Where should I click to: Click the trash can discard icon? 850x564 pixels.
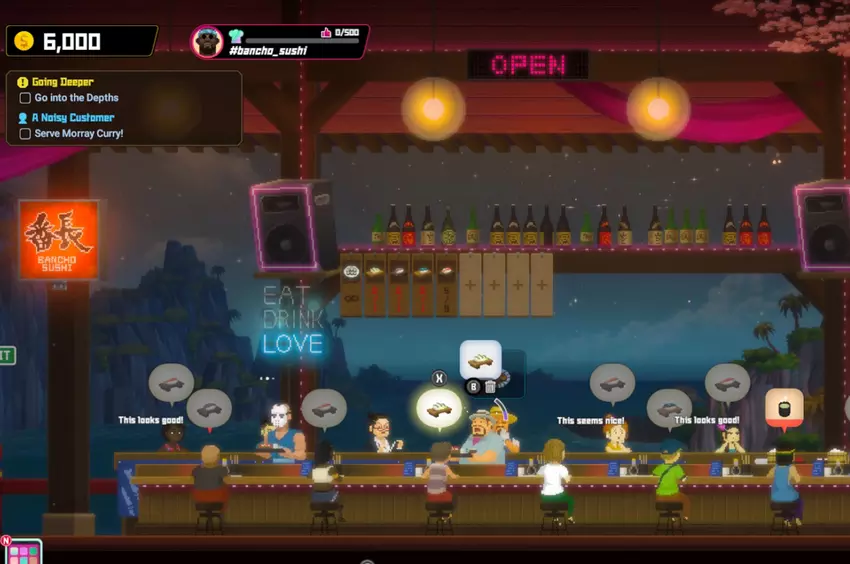coord(490,387)
